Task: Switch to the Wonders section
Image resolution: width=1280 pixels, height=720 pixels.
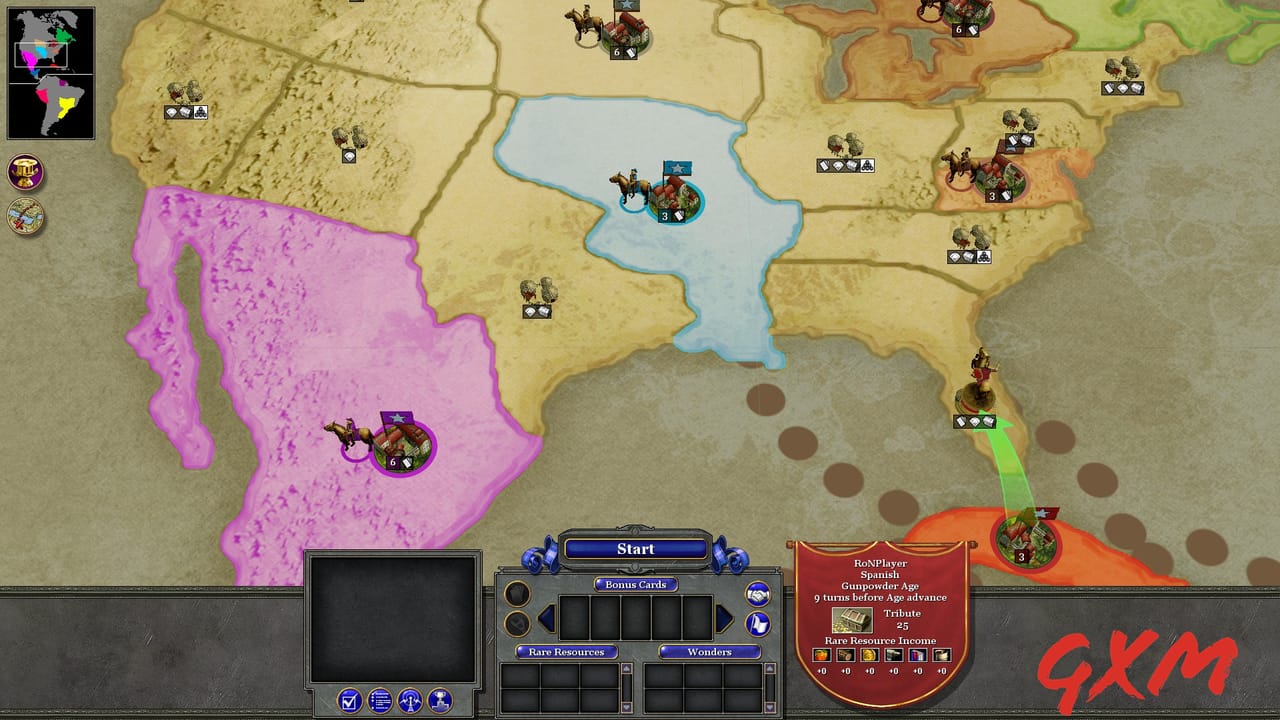Action: click(x=710, y=652)
